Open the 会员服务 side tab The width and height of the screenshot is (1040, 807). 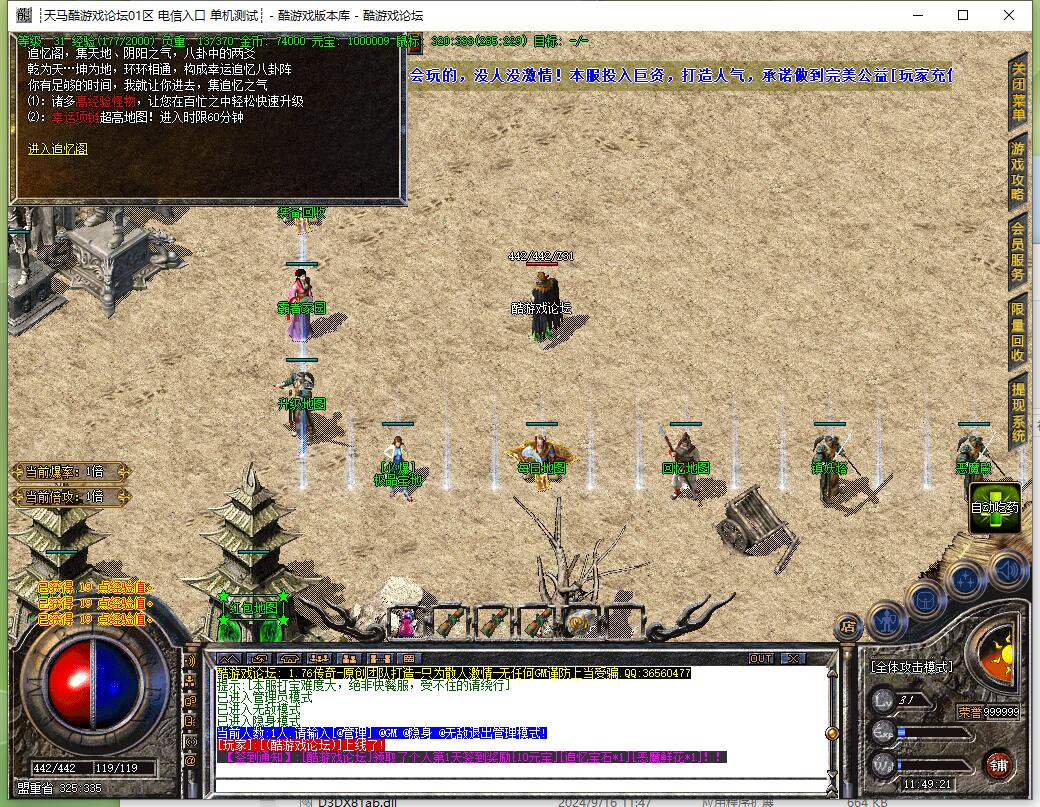(1018, 252)
